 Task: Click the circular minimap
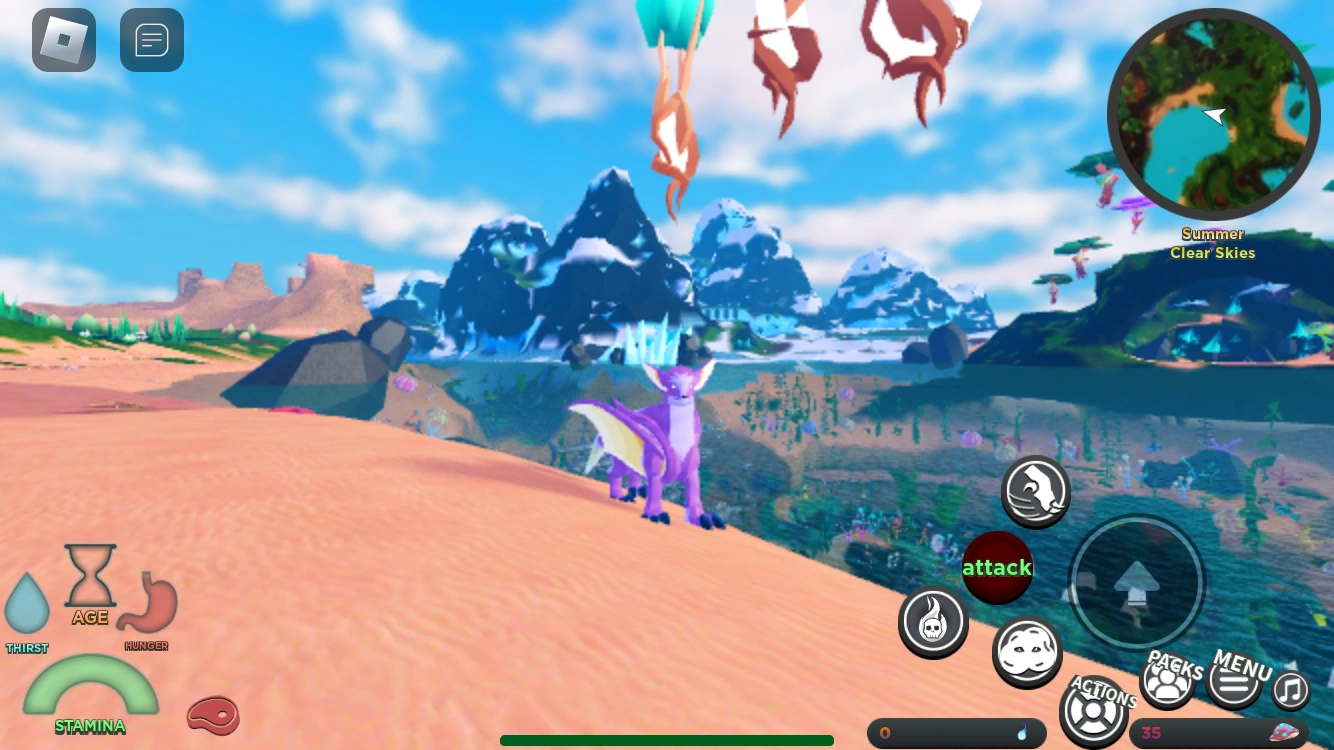[x=1213, y=115]
